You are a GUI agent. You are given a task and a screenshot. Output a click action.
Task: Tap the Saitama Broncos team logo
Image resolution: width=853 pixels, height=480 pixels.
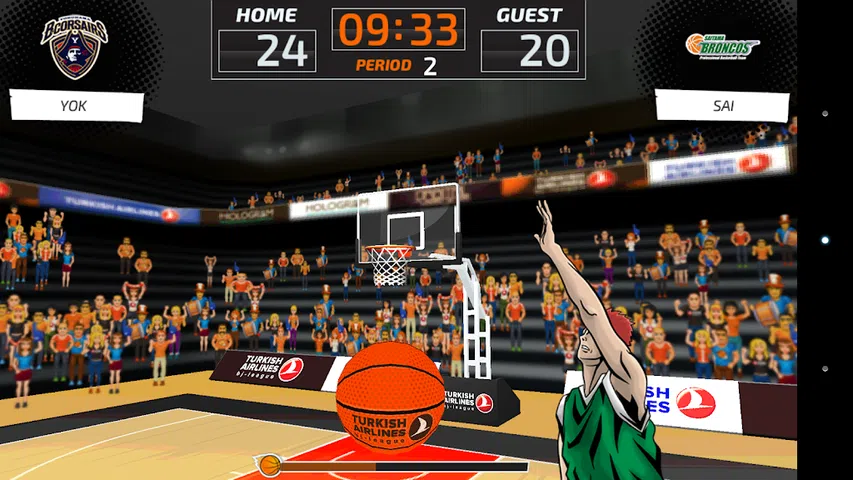click(x=722, y=45)
